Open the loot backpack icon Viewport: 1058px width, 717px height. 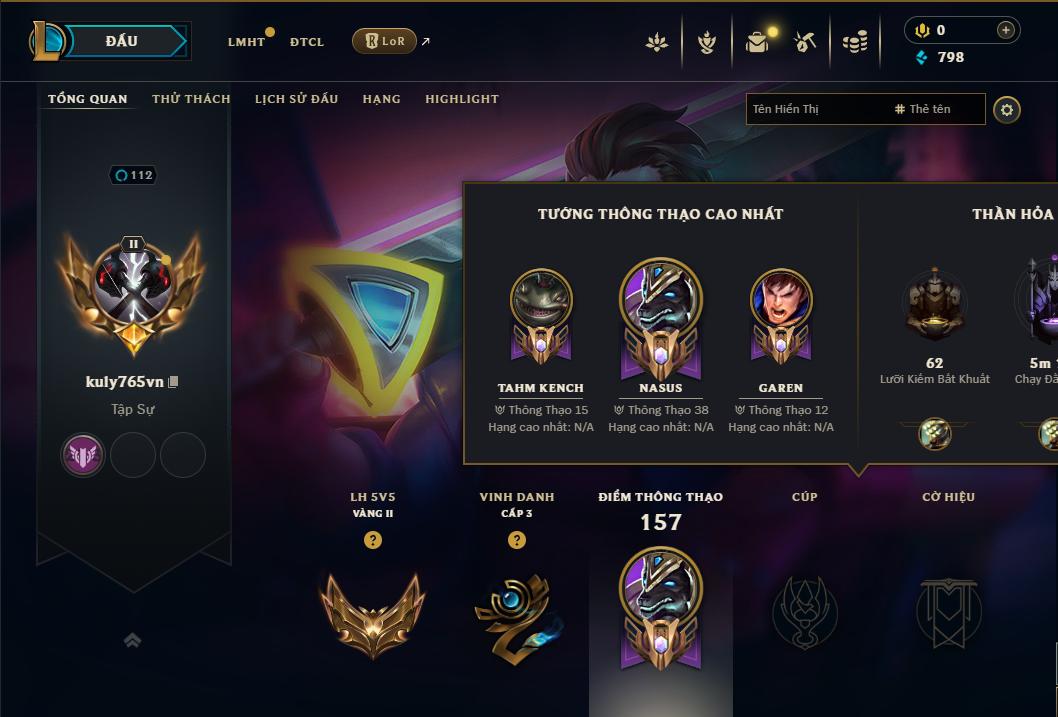757,42
